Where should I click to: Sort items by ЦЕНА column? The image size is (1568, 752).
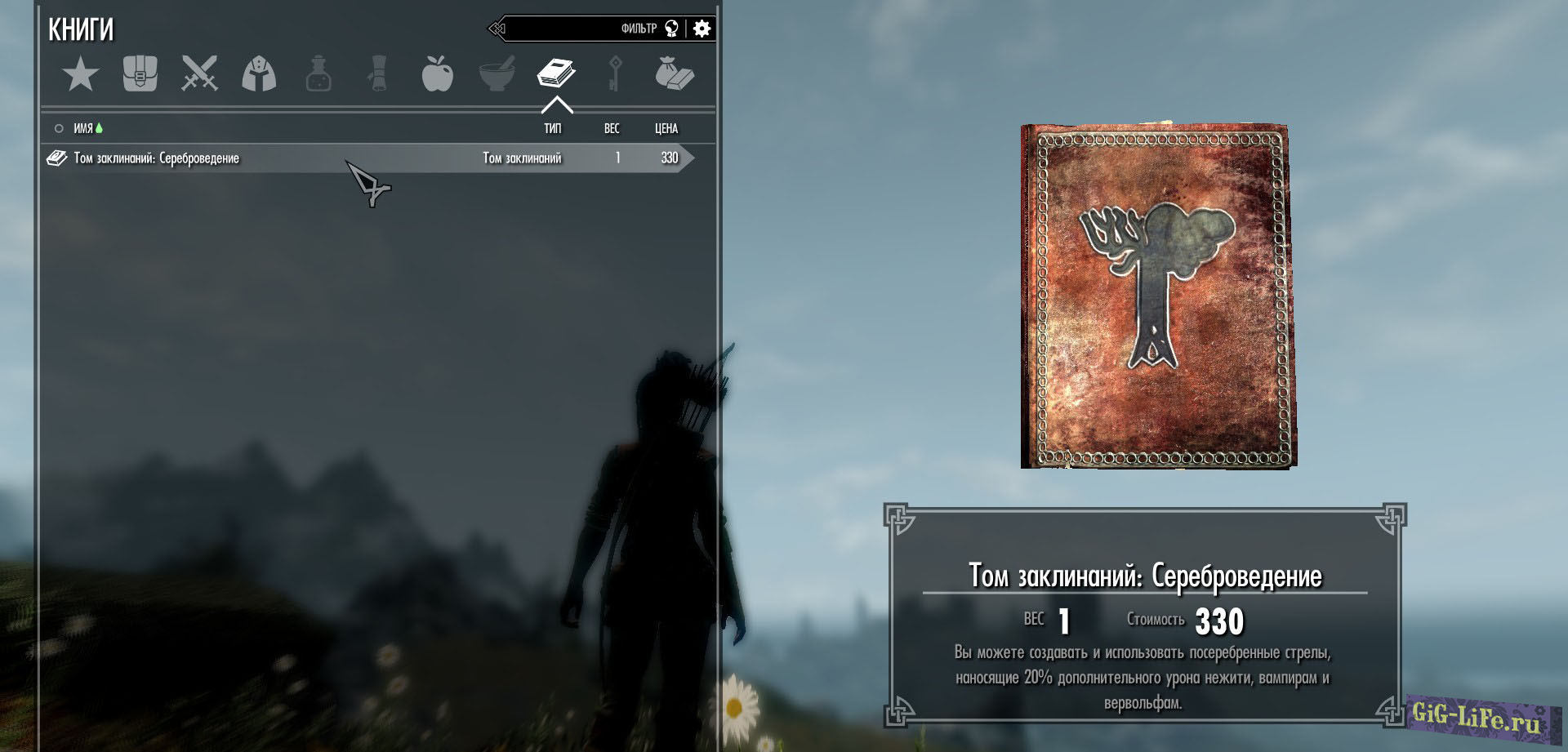click(x=666, y=129)
